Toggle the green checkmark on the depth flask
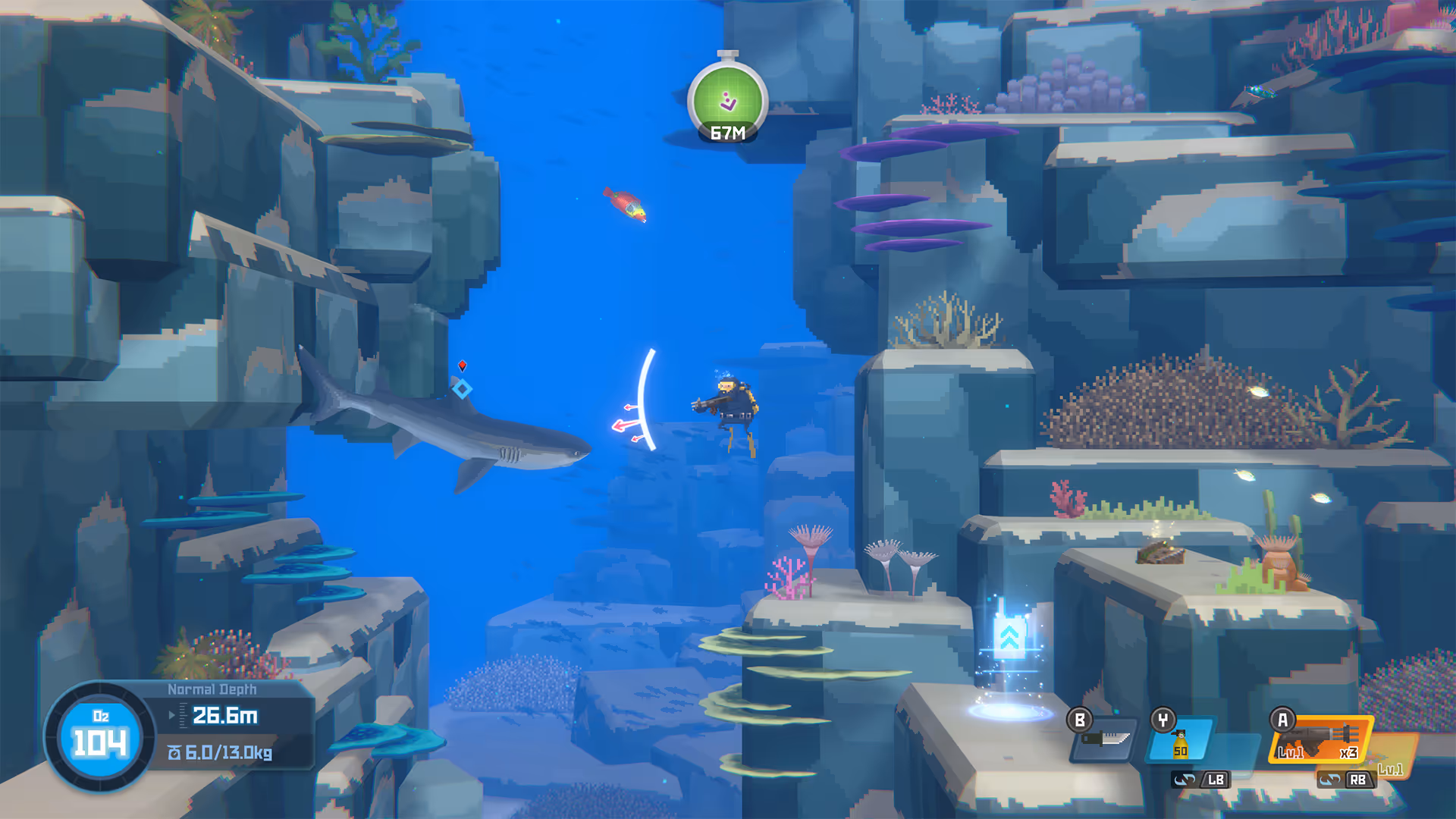Viewport: 1456px width, 819px height. pyautogui.click(x=729, y=97)
